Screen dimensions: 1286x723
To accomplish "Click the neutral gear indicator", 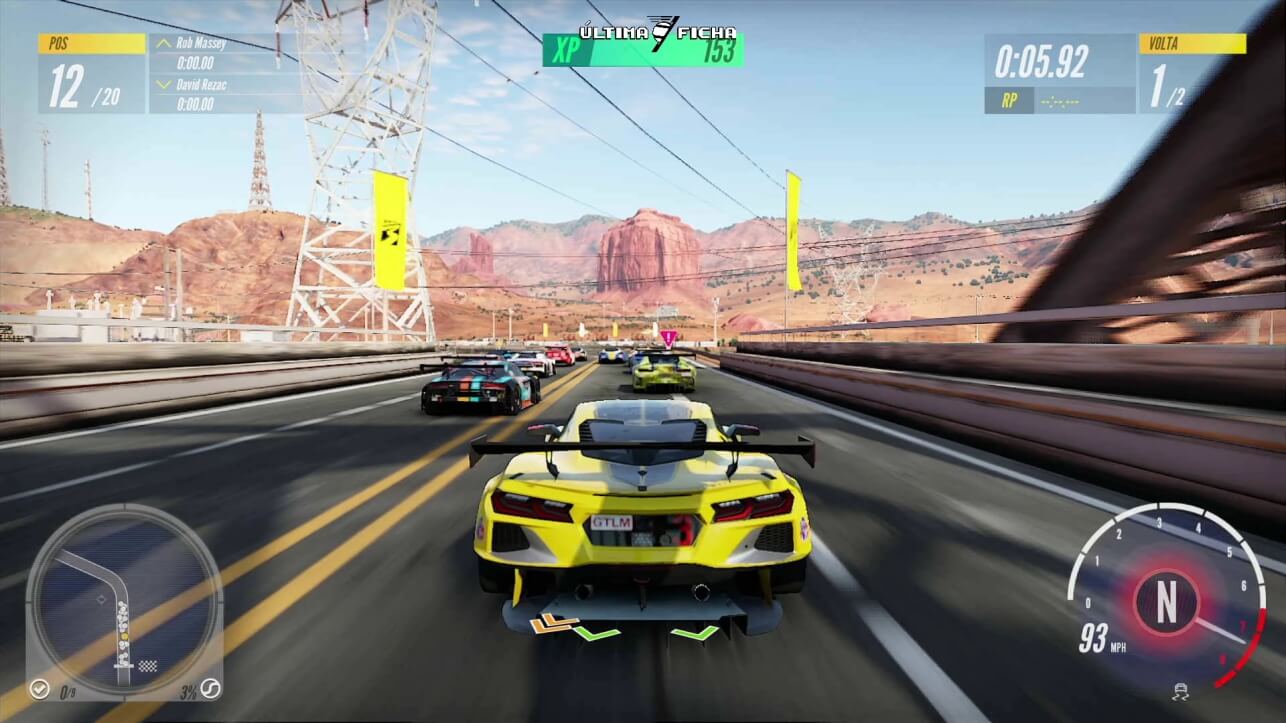I will (x=1165, y=603).
